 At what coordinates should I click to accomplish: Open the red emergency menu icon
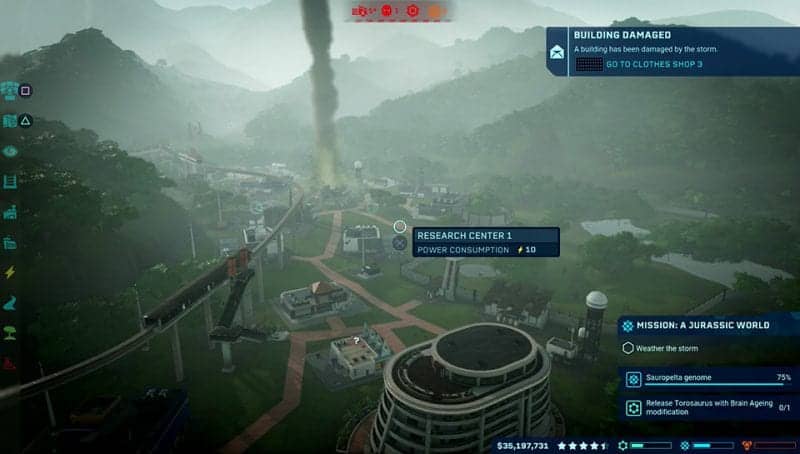(x=10, y=362)
